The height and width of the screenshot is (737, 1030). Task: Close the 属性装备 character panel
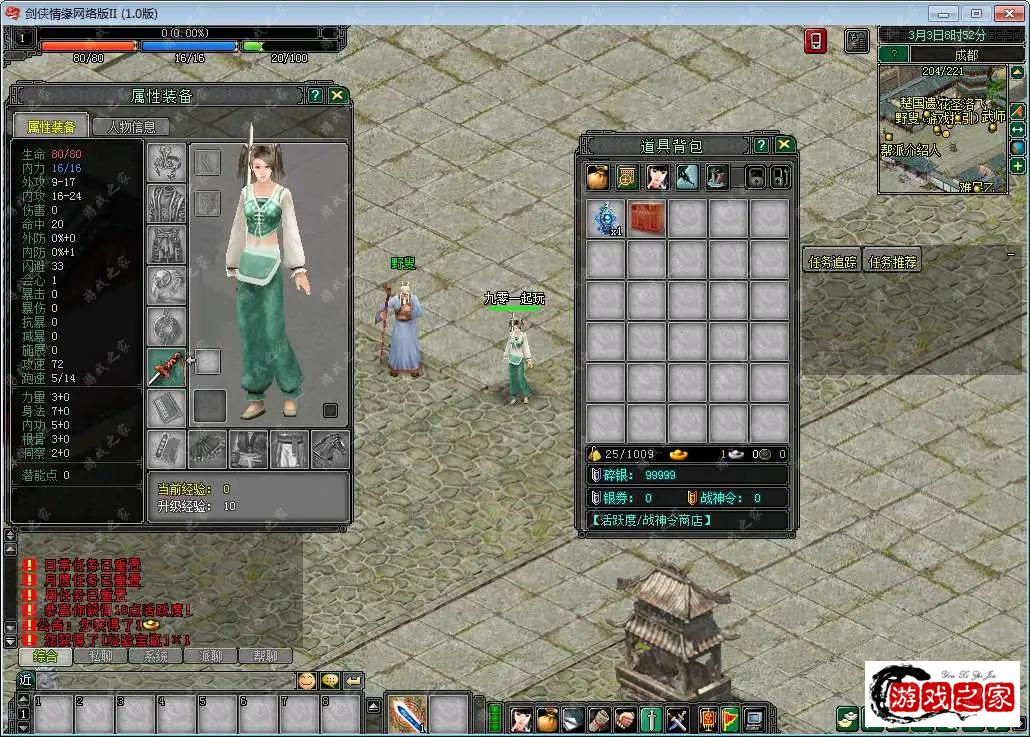[338, 95]
